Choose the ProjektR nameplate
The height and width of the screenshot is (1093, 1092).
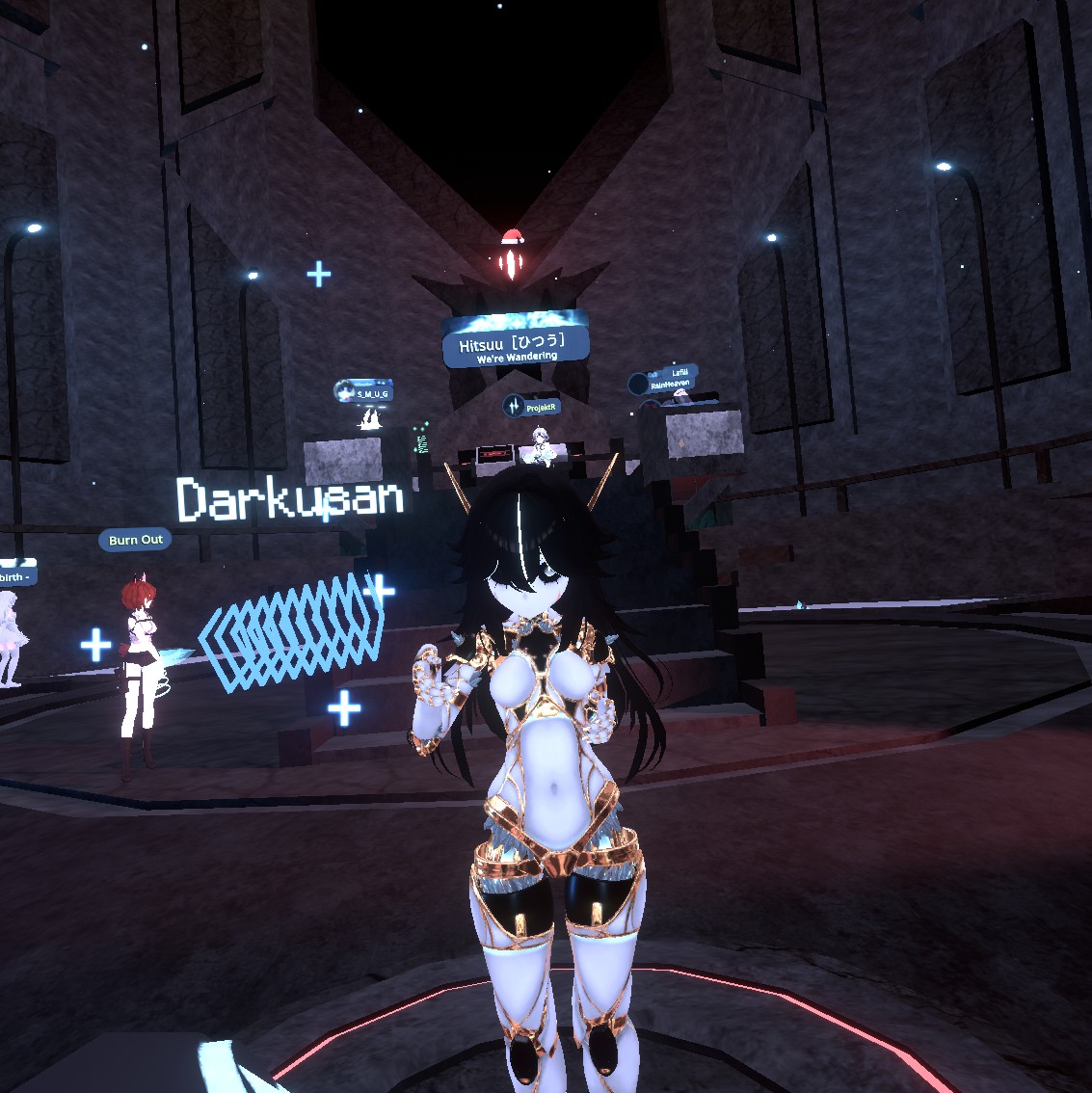[532, 408]
